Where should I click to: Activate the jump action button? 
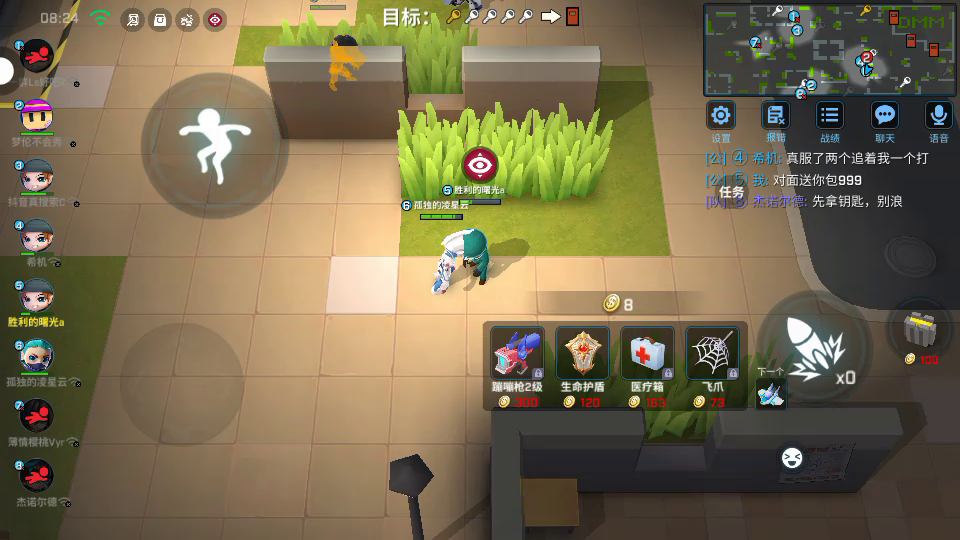tap(213, 144)
